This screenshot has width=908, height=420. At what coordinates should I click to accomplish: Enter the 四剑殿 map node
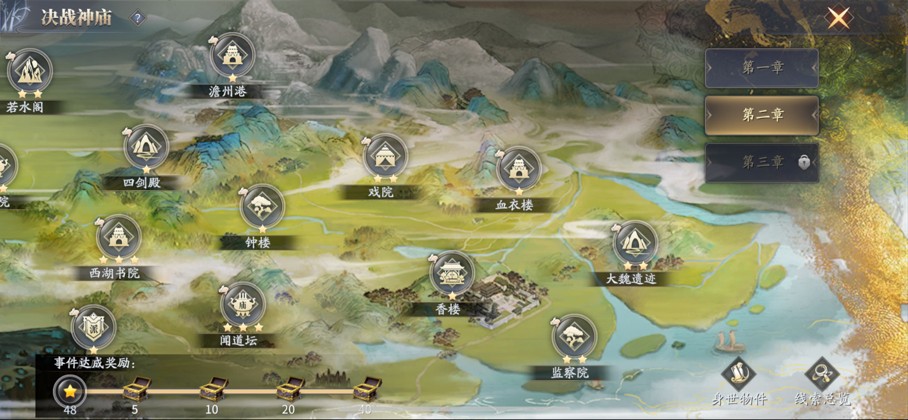click(146, 147)
